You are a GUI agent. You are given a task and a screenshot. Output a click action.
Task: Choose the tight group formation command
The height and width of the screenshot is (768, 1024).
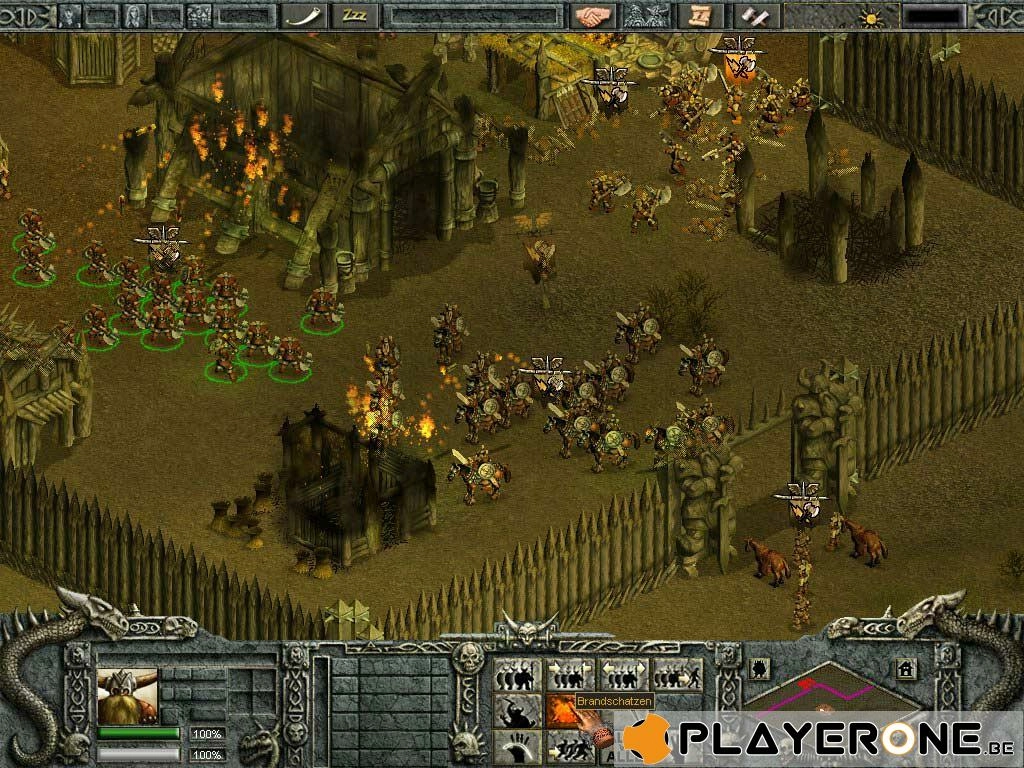[x=518, y=675]
